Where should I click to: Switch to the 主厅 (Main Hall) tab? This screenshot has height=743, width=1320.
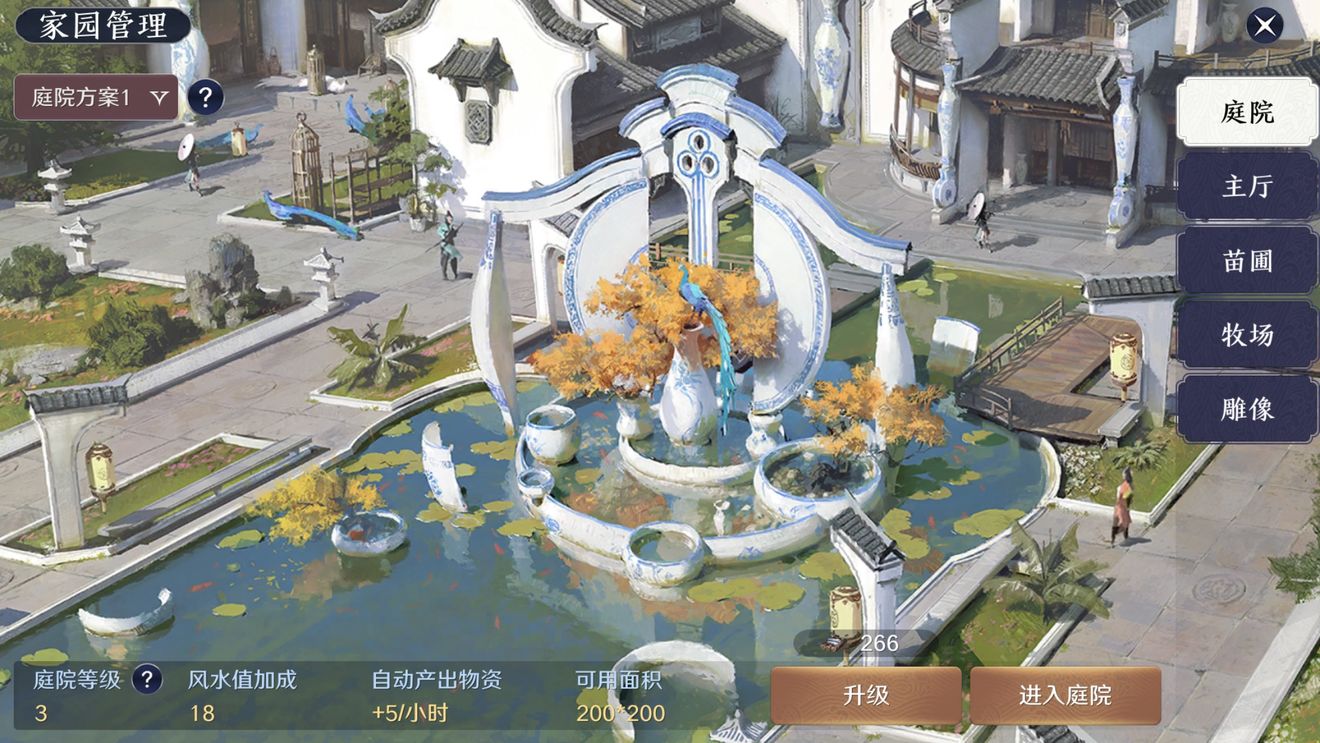(x=1248, y=186)
